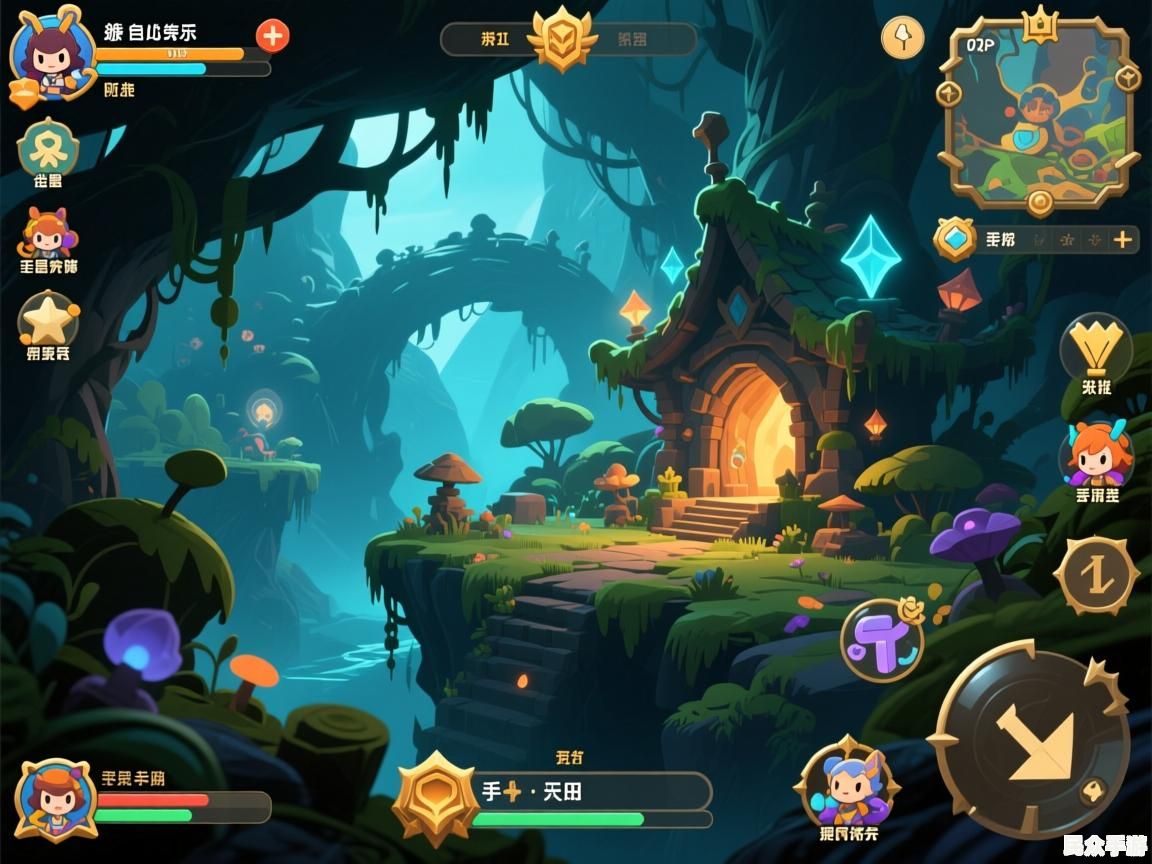This screenshot has height=864, width=1152.
Task: Select the cat-eared character icon
Action: [x=48, y=234]
